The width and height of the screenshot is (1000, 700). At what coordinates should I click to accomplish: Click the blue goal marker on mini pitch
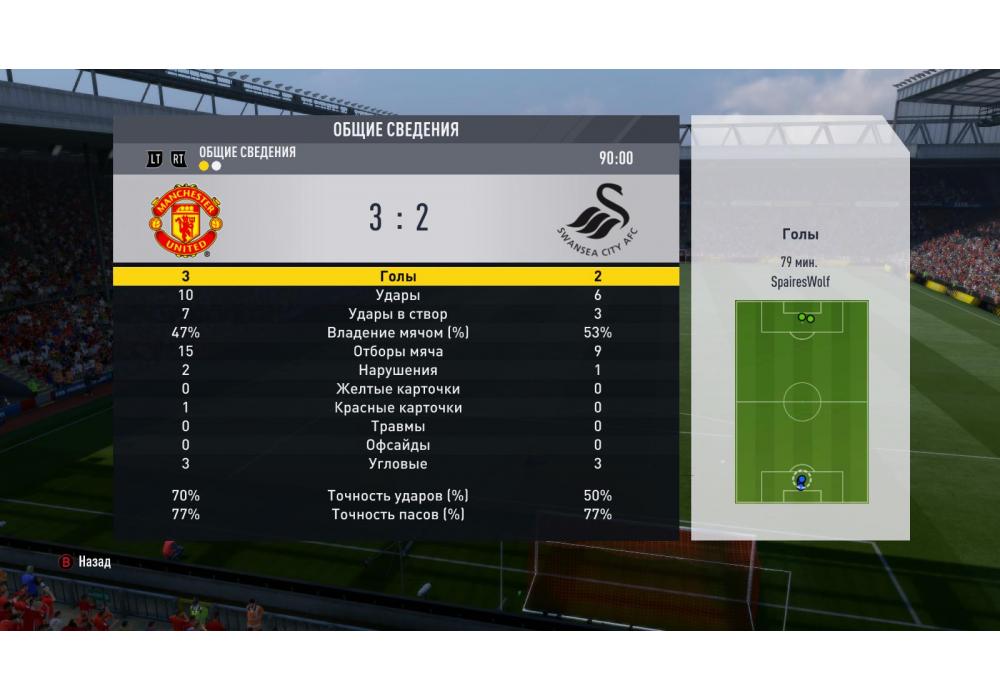point(801,481)
